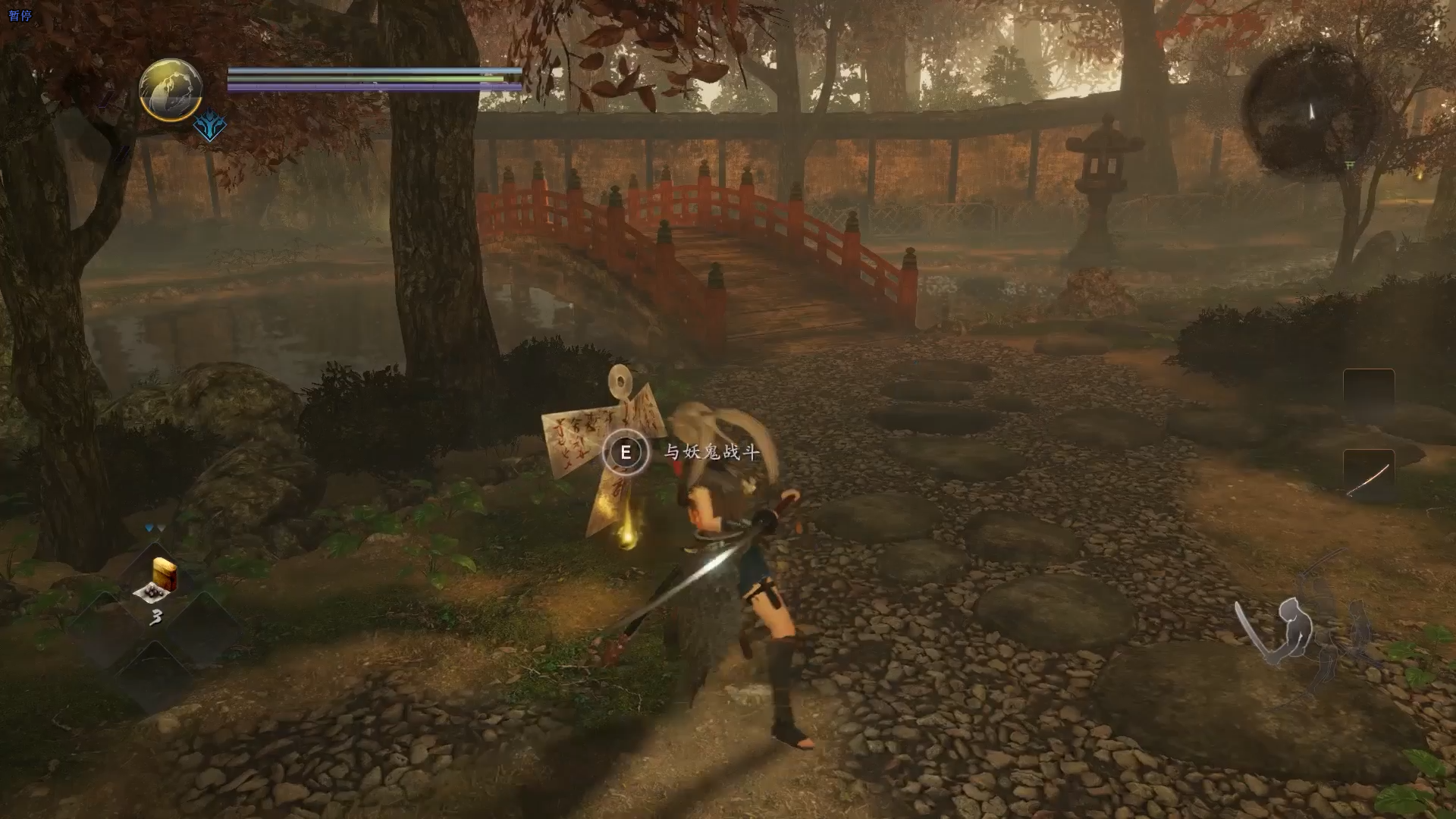1456x819 pixels.
Task: Choose the katana weapon slot
Action: click(x=1368, y=476)
